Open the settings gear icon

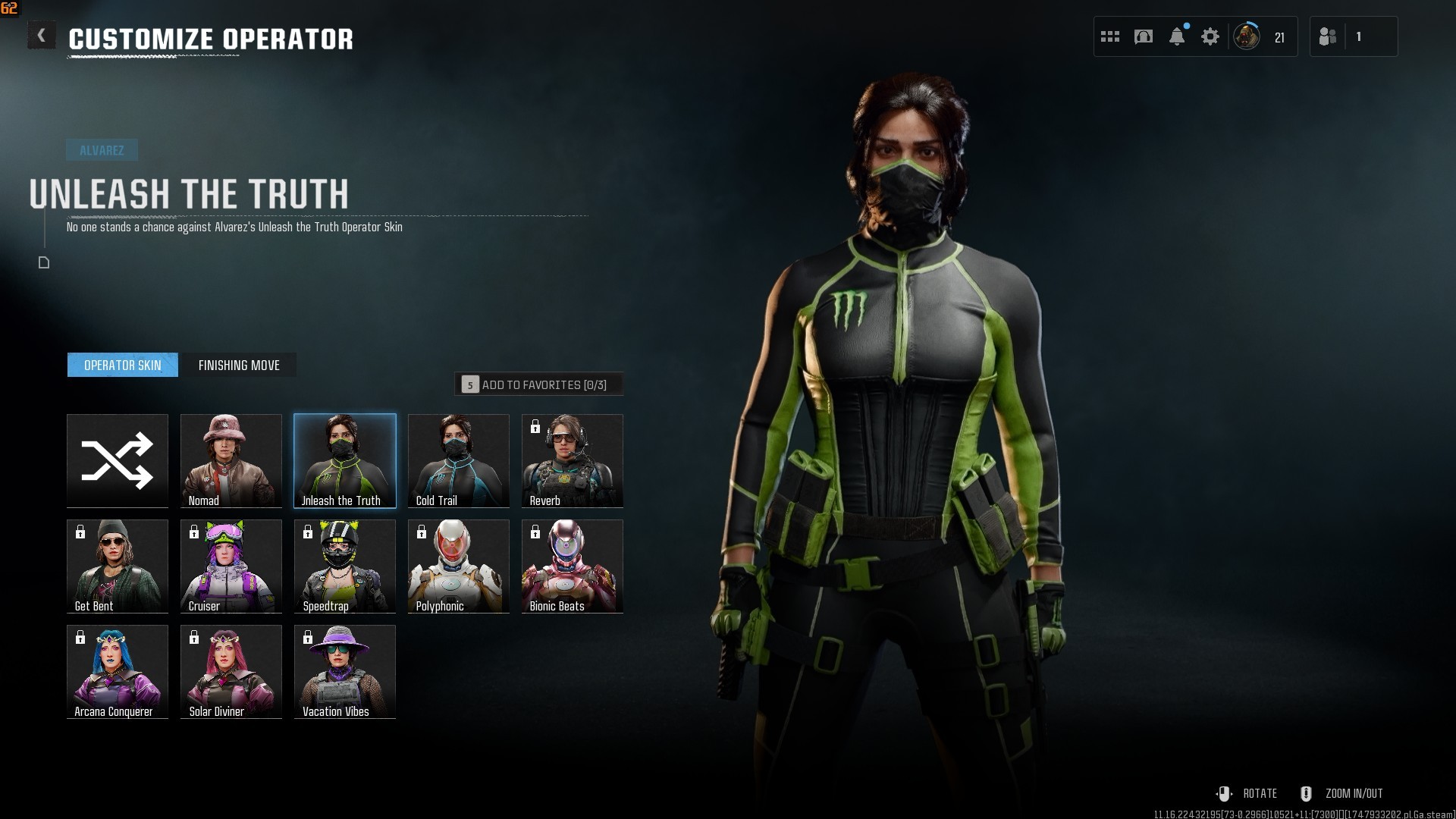tap(1210, 36)
